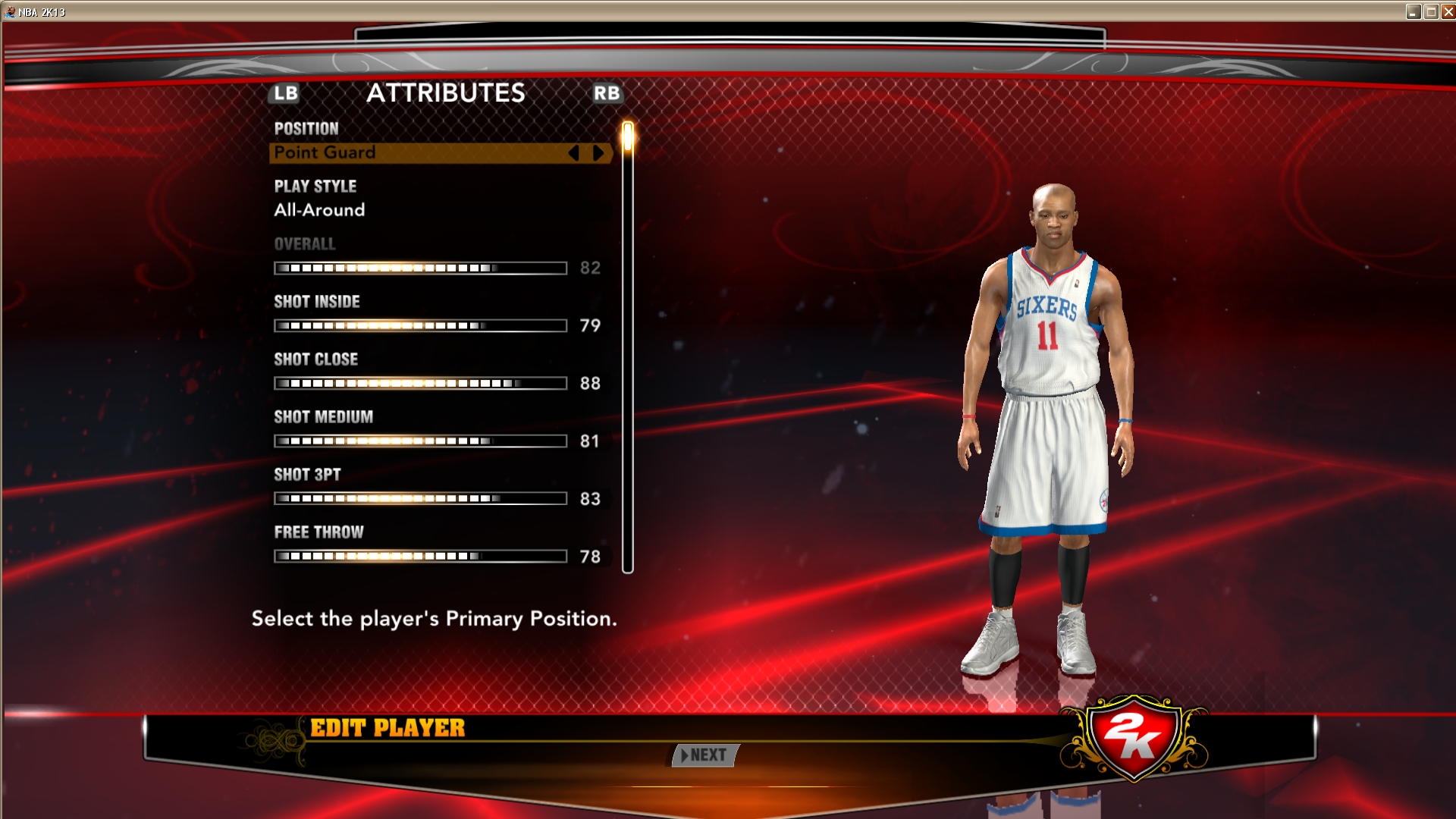
Task: Select the Position row showing Point Guard
Action: [417, 152]
